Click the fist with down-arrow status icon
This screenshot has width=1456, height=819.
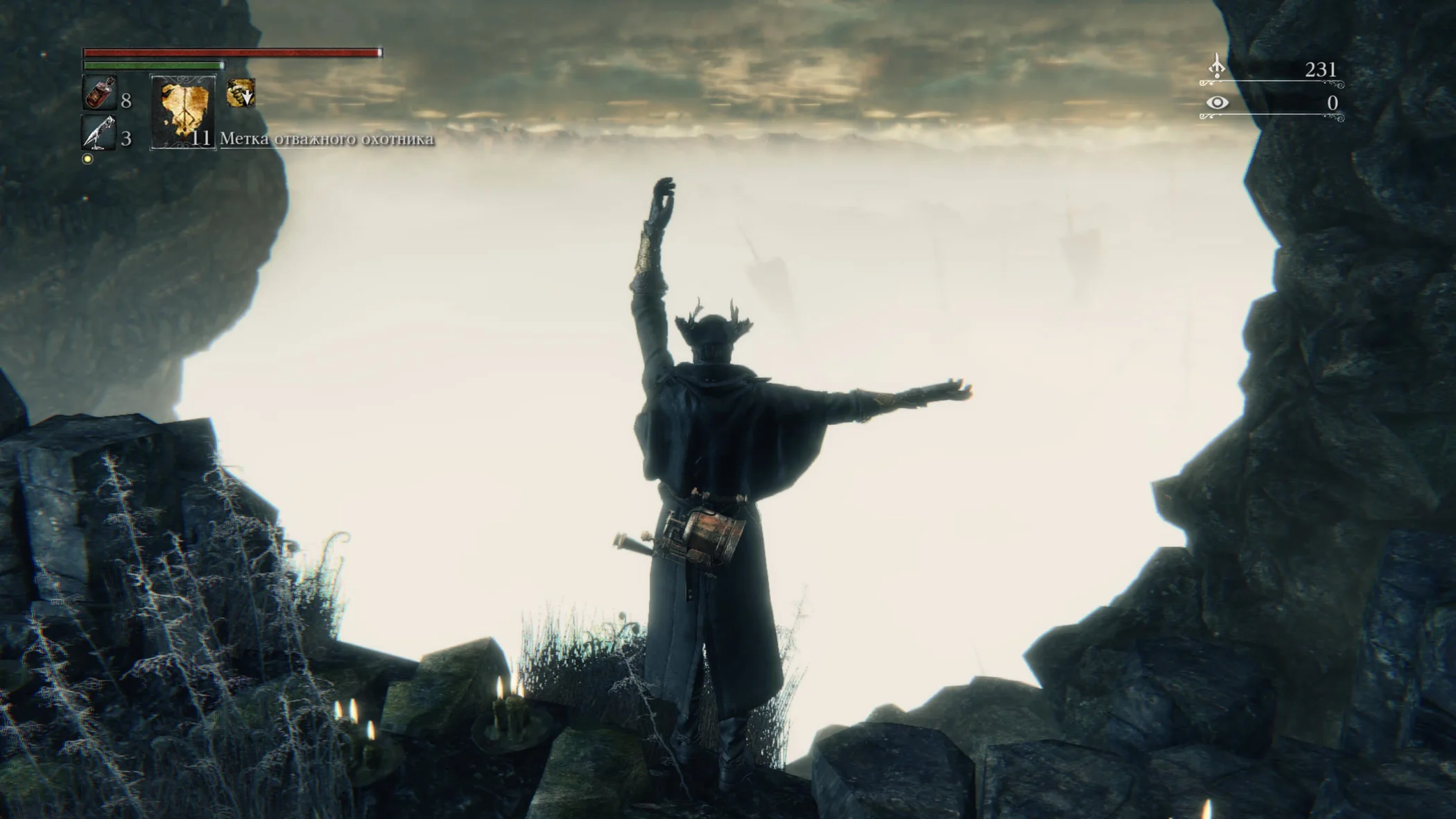pos(241,93)
